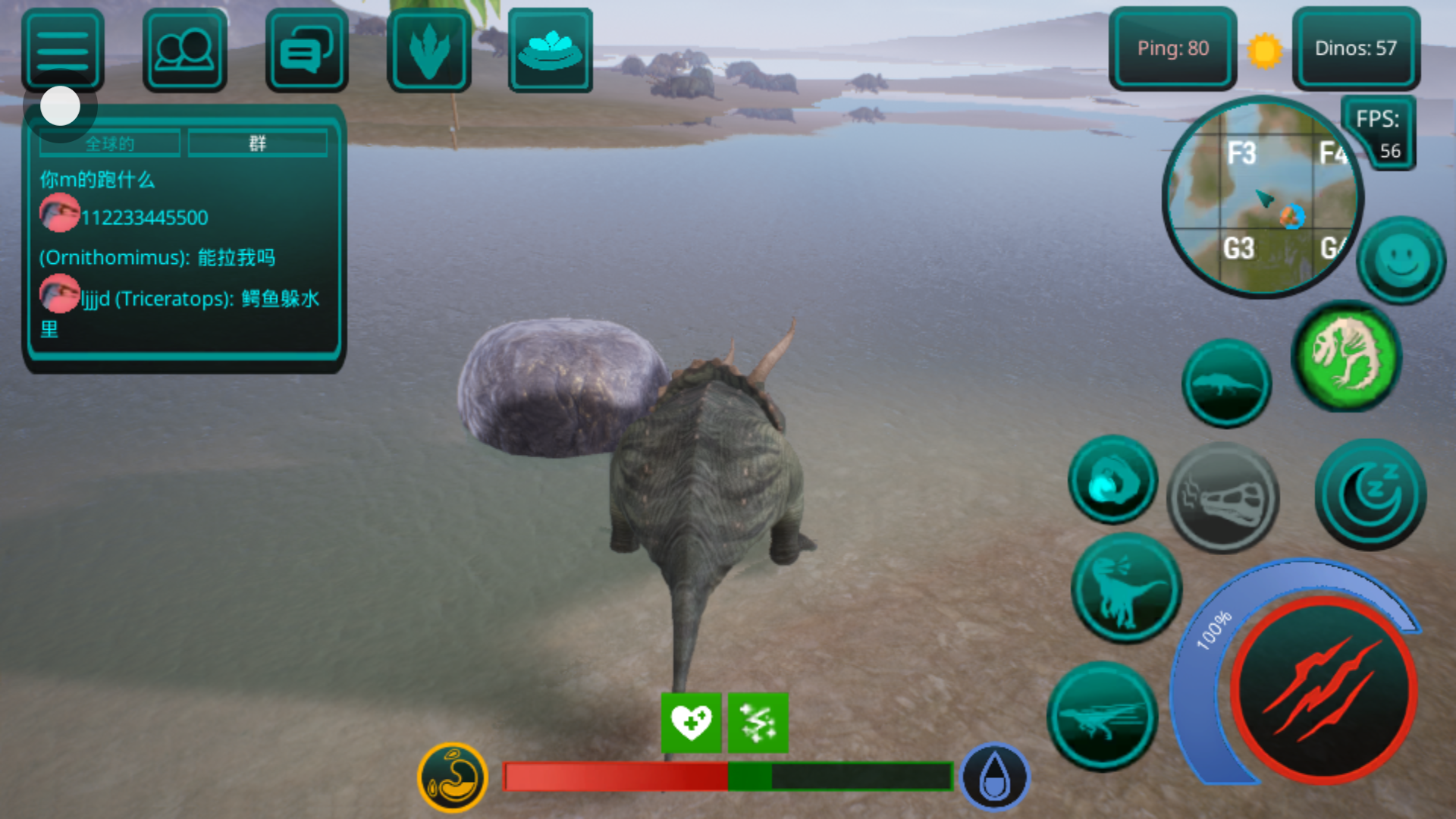1456x819 pixels.
Task: Activate the roaring dinosaur call button
Action: coord(1126,588)
